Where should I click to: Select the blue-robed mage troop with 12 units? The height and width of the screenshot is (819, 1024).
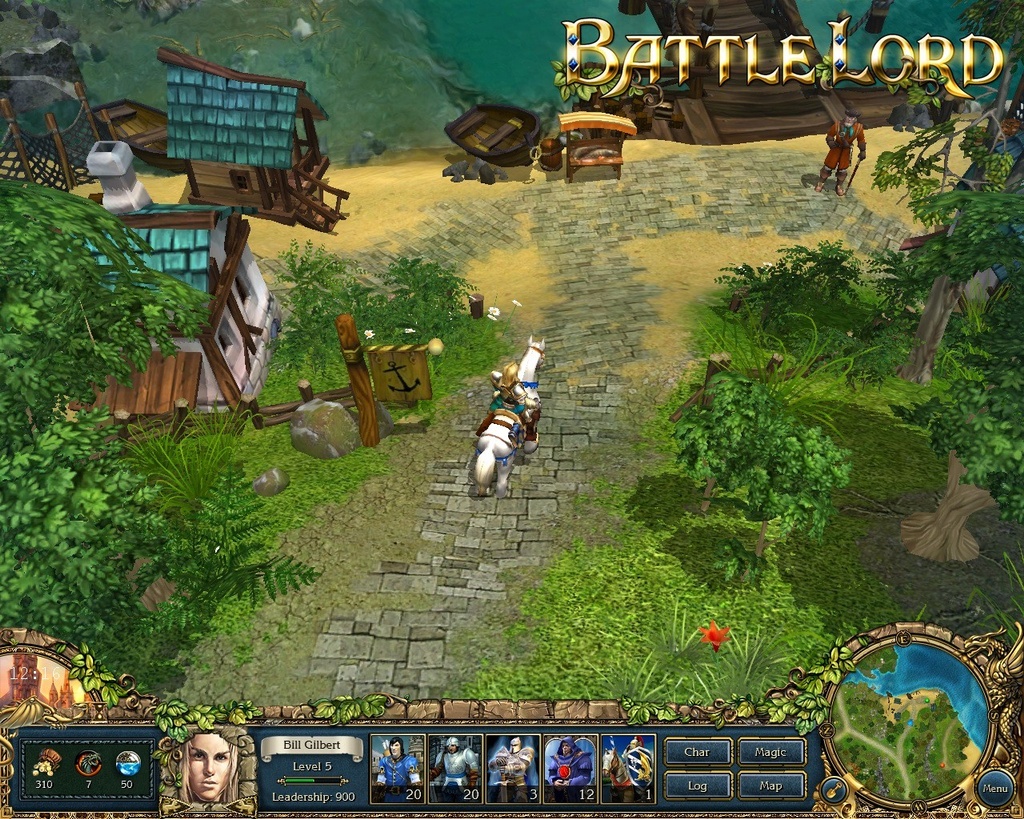tap(571, 768)
